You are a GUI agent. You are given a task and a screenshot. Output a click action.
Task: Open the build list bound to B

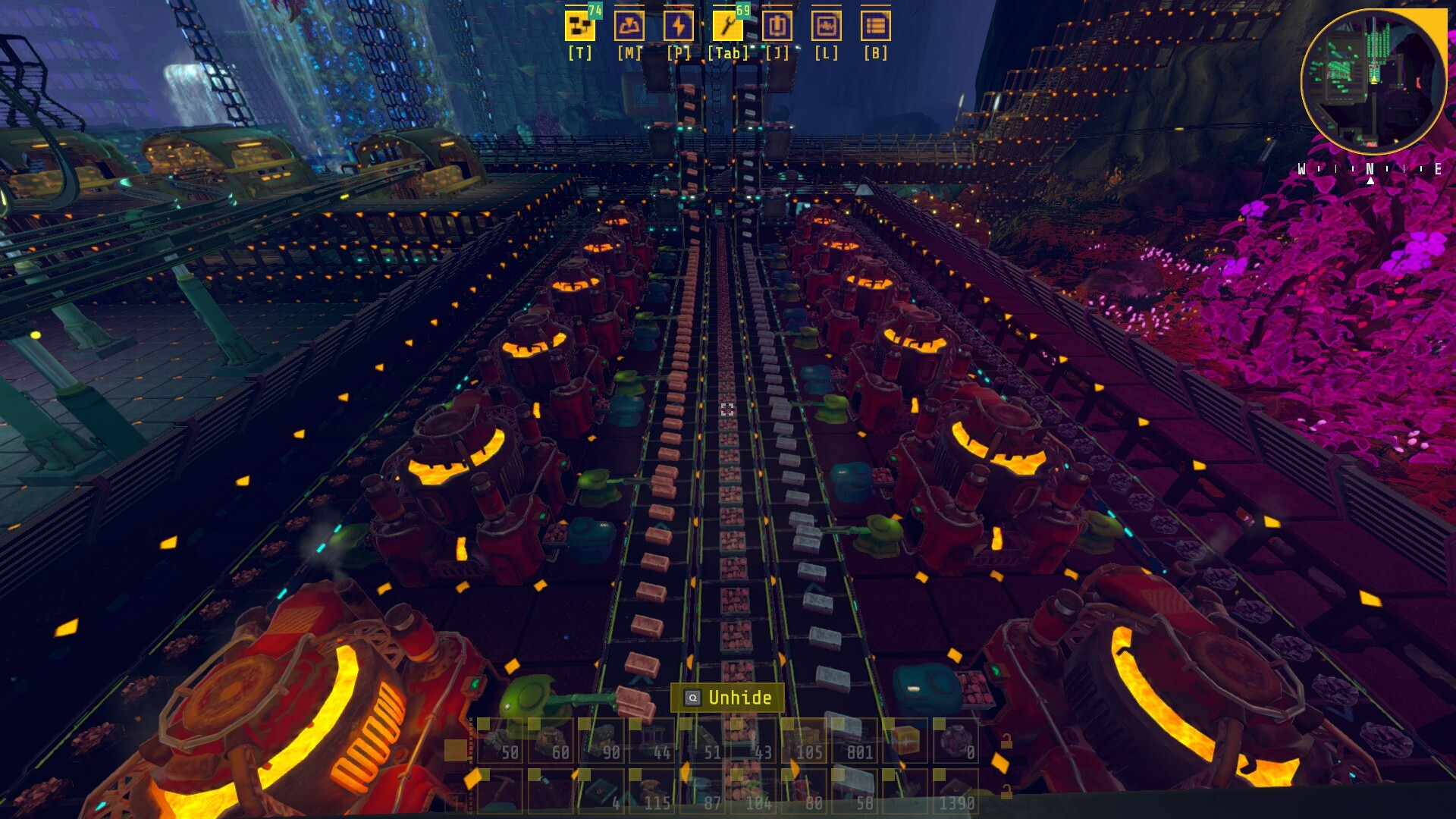pyautogui.click(x=877, y=28)
